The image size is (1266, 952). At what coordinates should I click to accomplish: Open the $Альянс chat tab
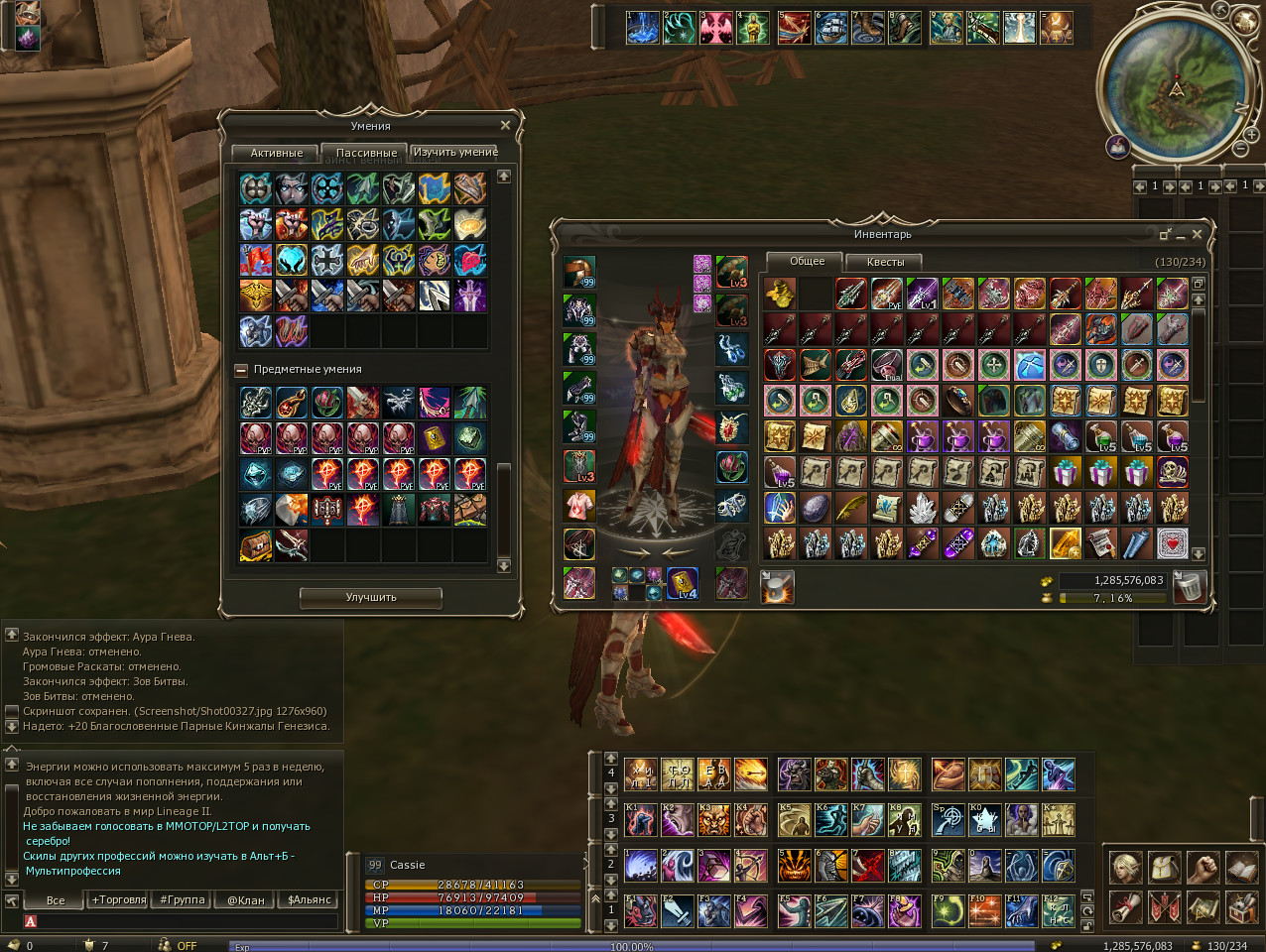point(310,899)
